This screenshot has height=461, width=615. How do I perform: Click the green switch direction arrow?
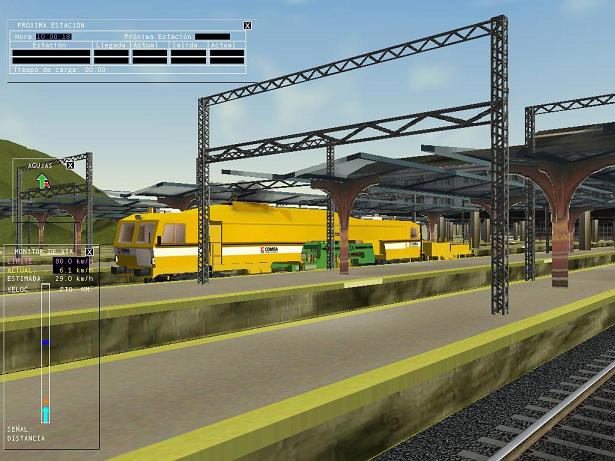click(42, 181)
